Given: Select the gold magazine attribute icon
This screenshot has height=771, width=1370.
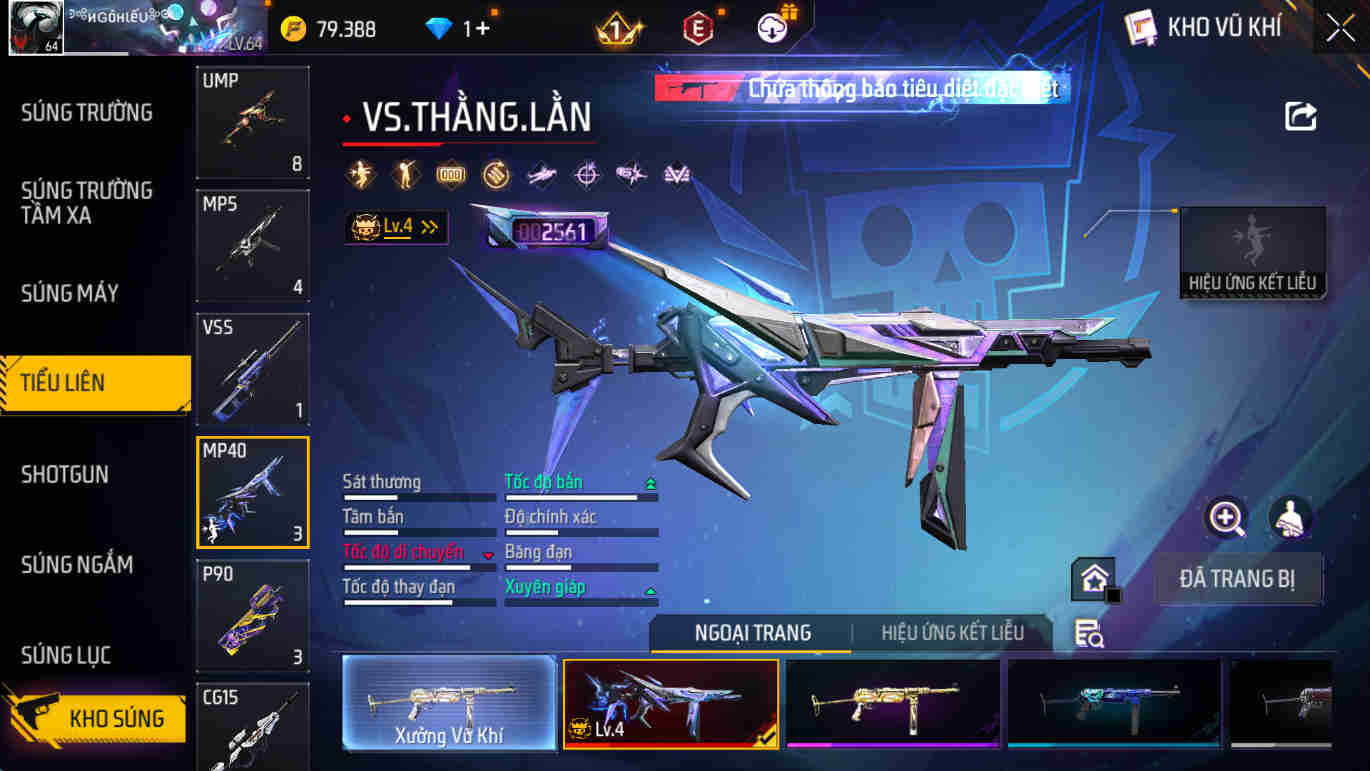Looking at the screenshot, I should pos(452,174).
